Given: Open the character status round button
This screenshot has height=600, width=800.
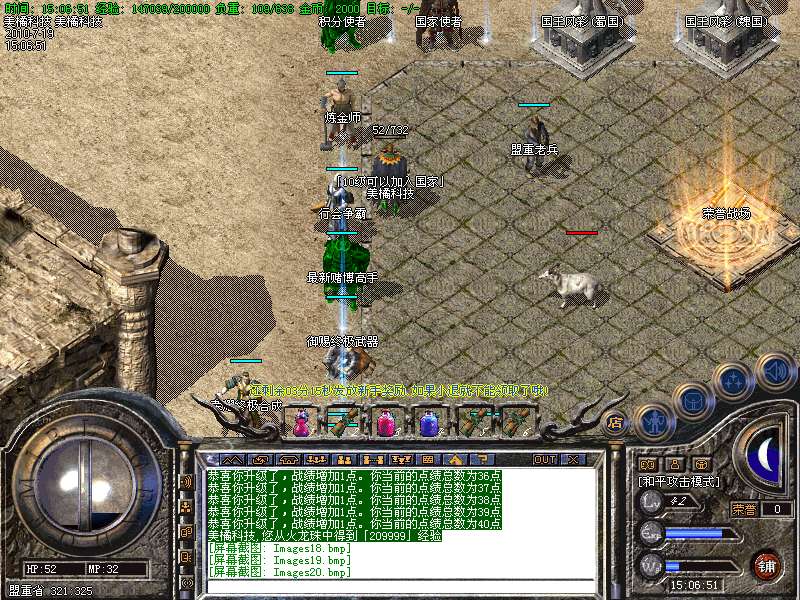Looking at the screenshot, I should coord(653,423).
